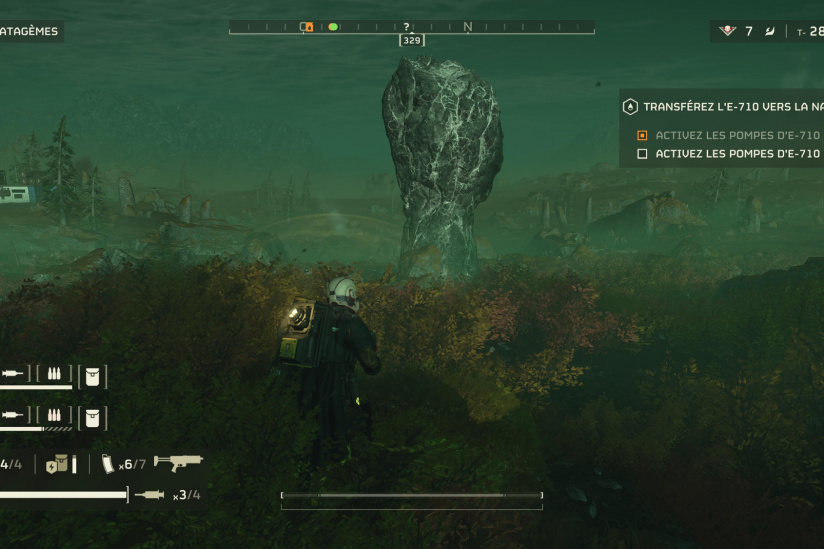Select the orange objective marker on the compass
The image size is (824, 549).
(x=308, y=27)
